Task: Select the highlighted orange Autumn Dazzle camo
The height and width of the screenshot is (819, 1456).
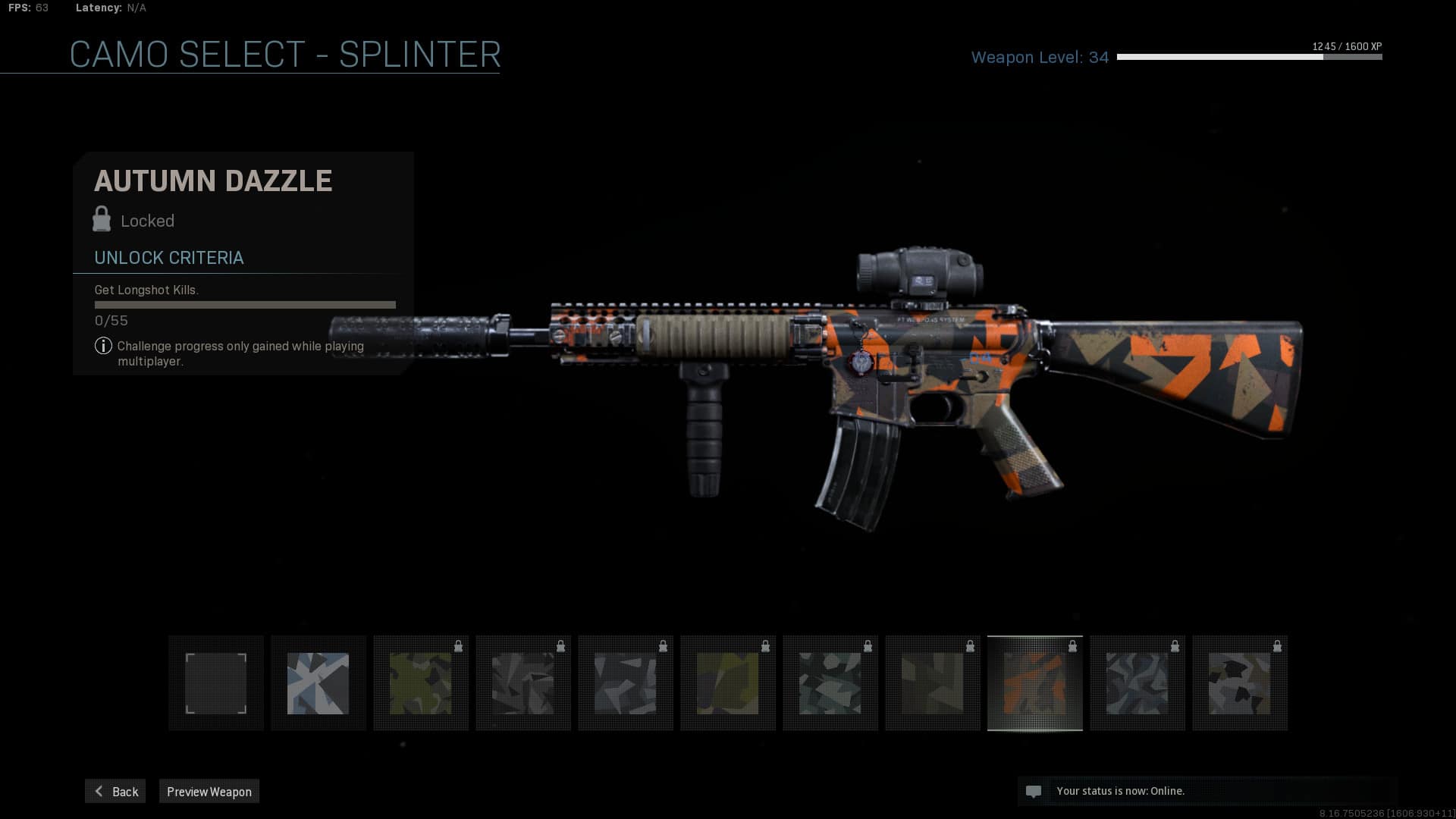Action: tap(1035, 683)
